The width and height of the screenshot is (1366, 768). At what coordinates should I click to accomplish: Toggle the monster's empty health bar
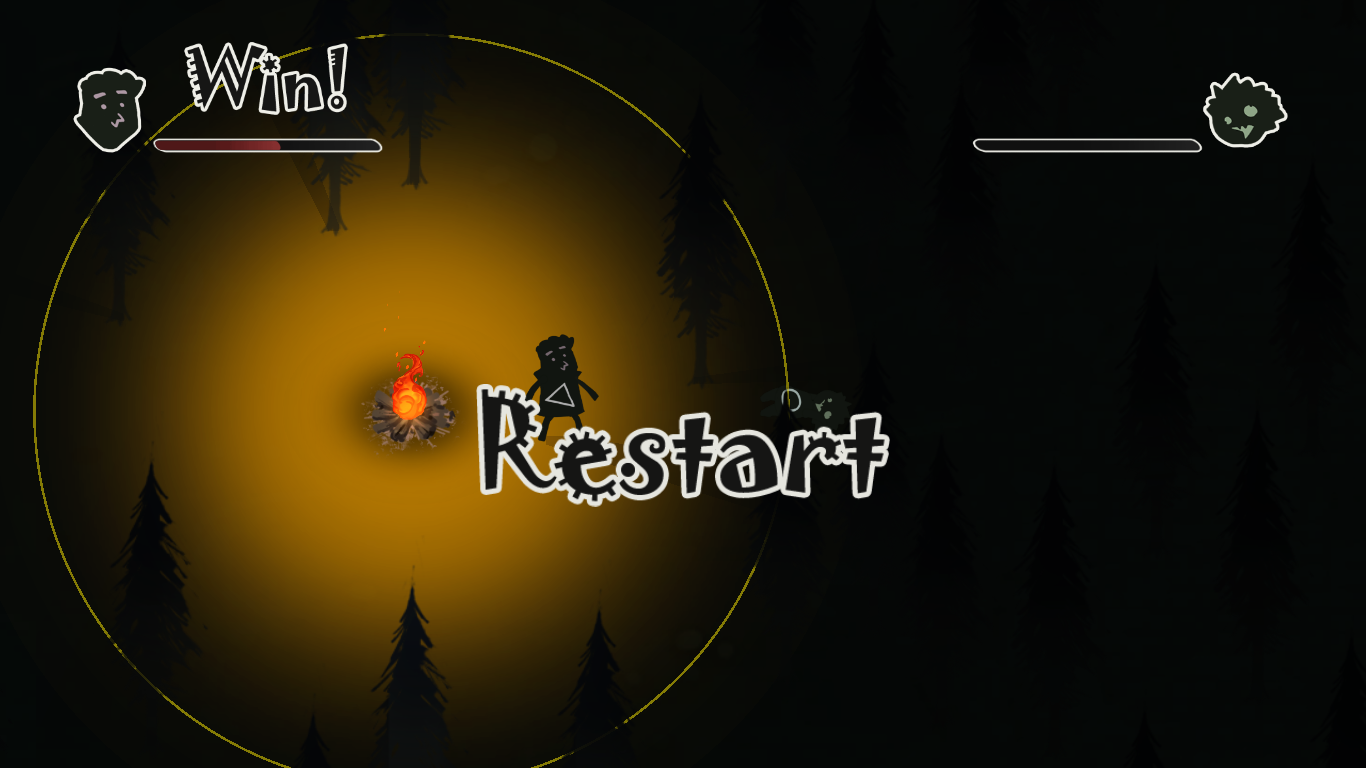coord(1087,145)
